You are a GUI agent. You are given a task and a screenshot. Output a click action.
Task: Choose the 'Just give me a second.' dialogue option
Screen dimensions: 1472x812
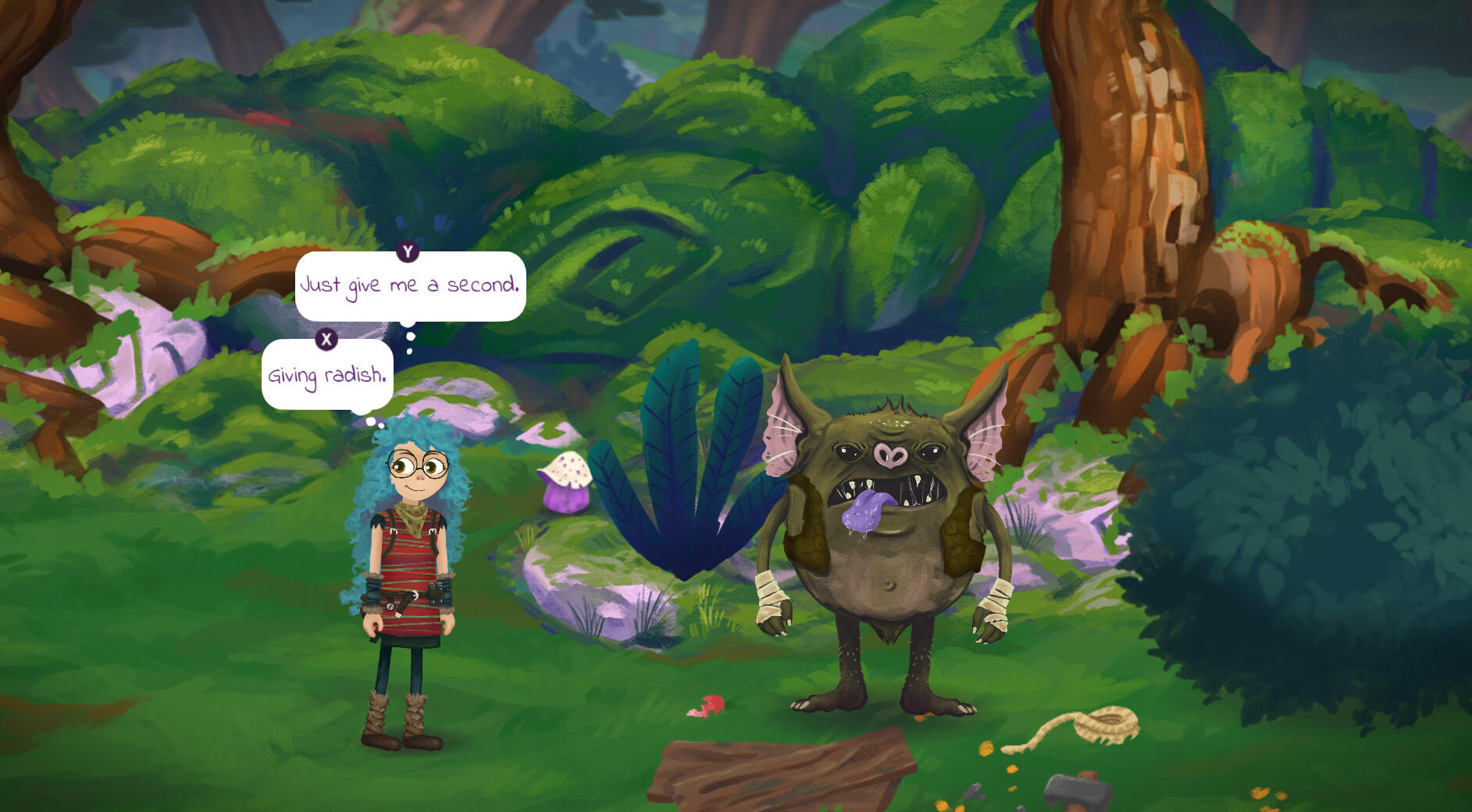click(410, 287)
